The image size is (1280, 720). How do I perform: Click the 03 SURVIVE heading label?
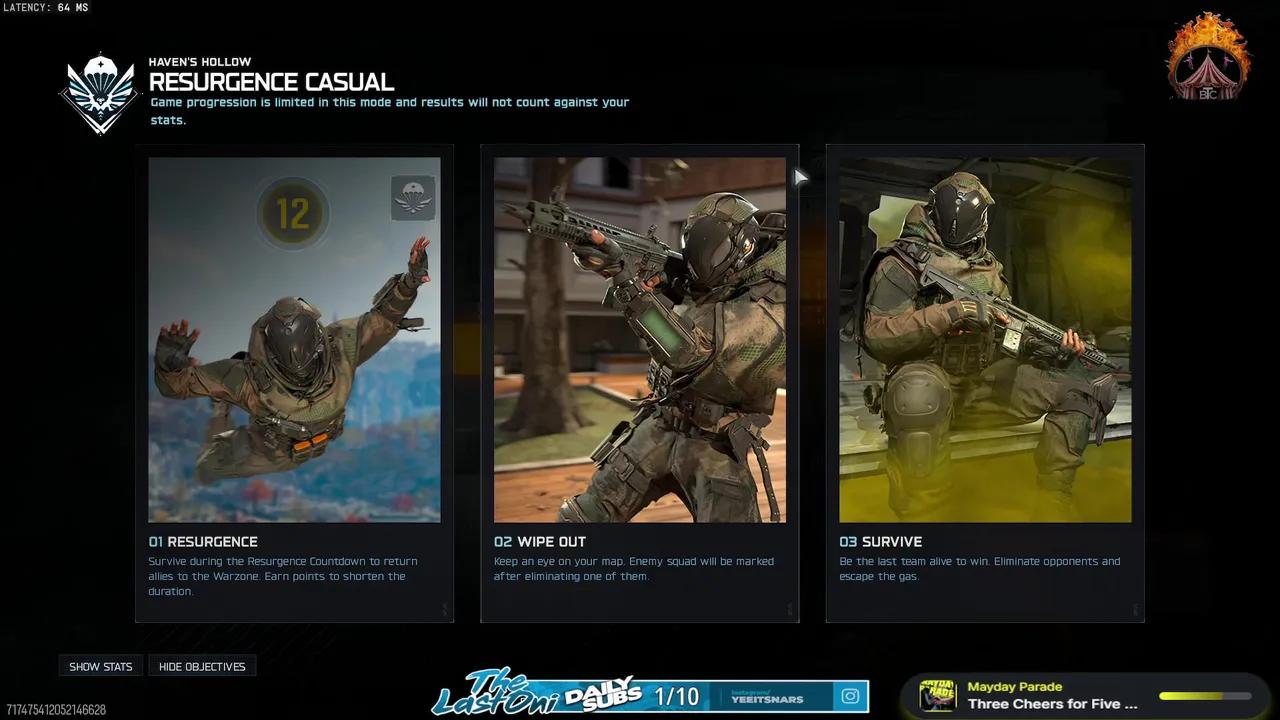[880, 541]
